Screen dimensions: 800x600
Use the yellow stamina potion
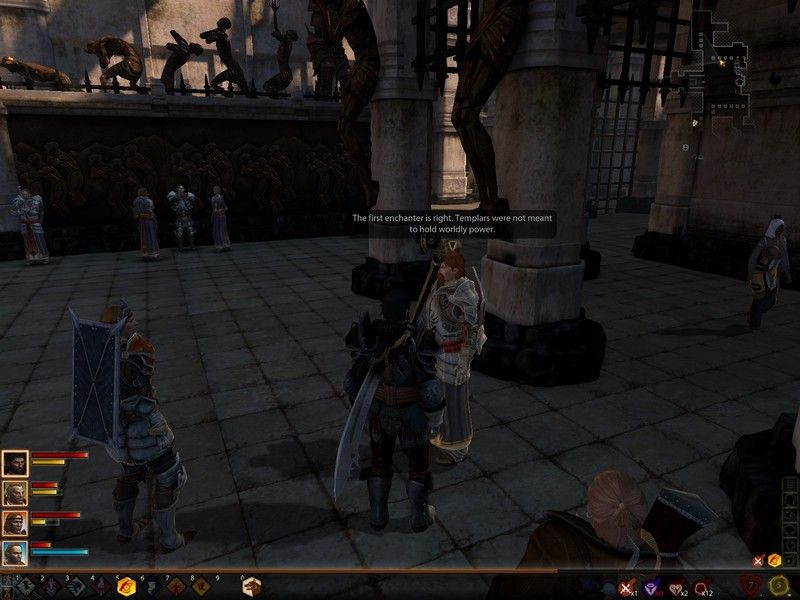pos(780,585)
